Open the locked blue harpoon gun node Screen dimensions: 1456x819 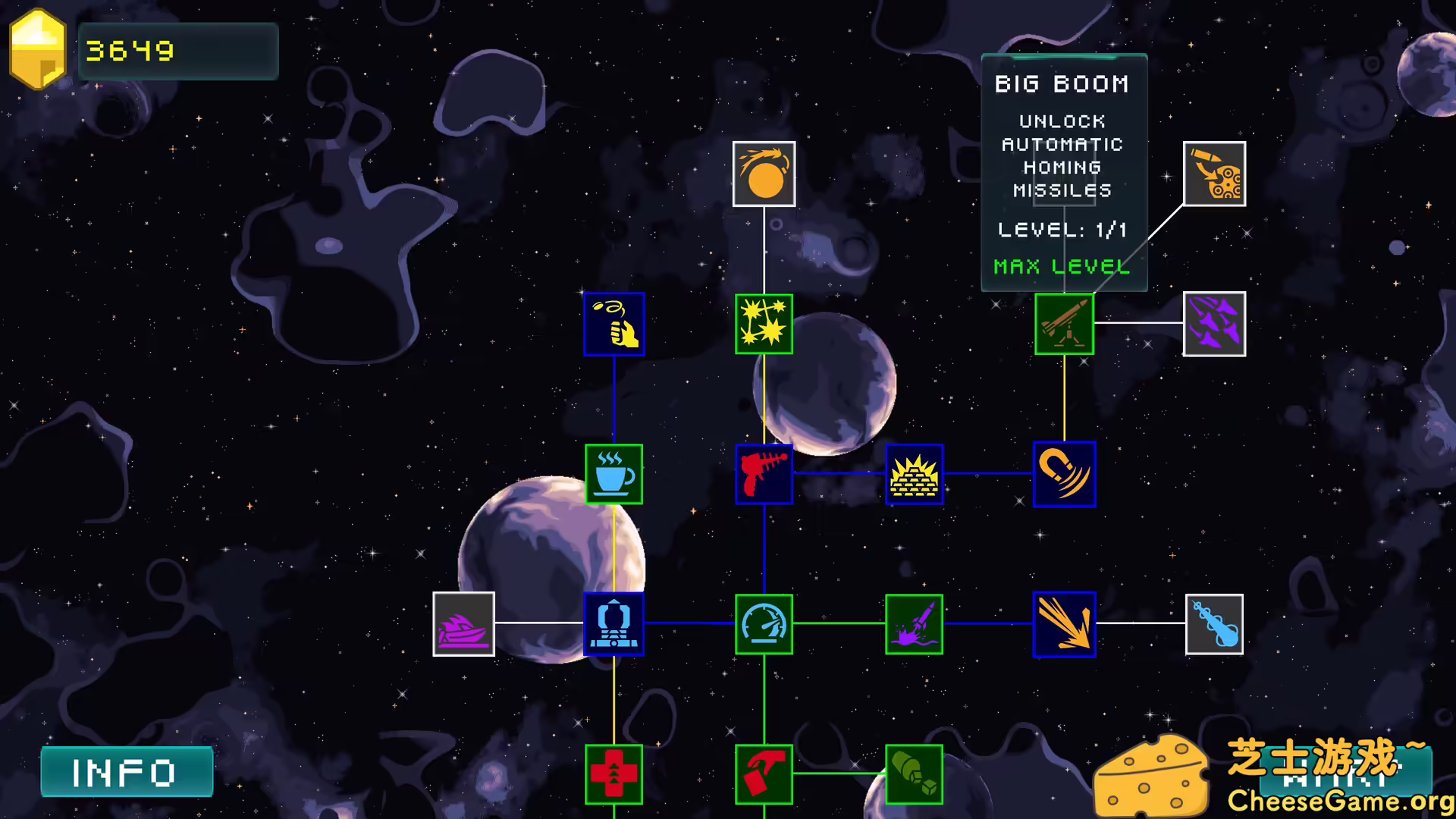1213,623
